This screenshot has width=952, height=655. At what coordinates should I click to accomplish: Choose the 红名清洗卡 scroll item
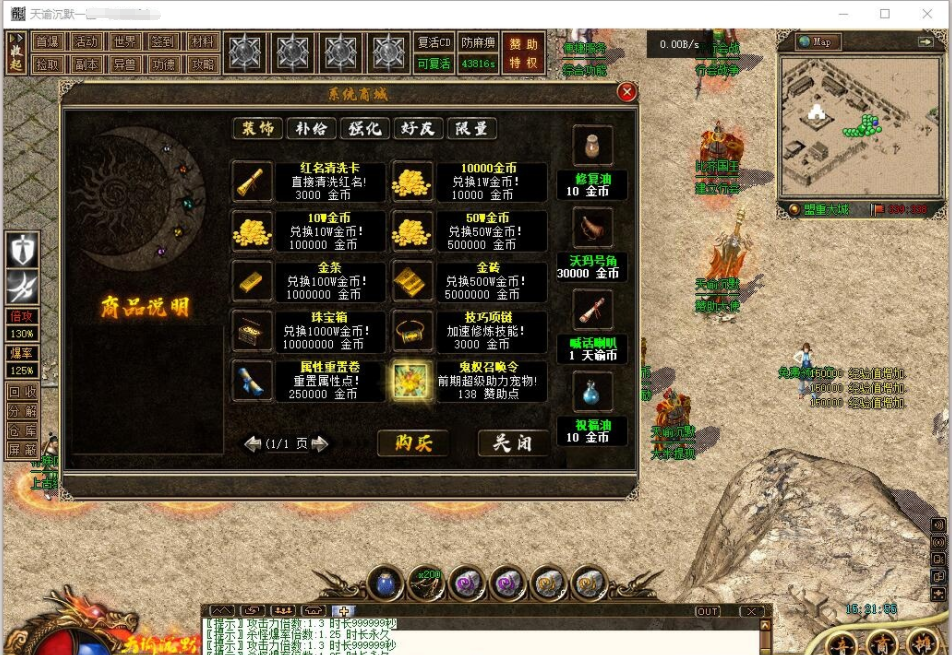click(x=250, y=182)
